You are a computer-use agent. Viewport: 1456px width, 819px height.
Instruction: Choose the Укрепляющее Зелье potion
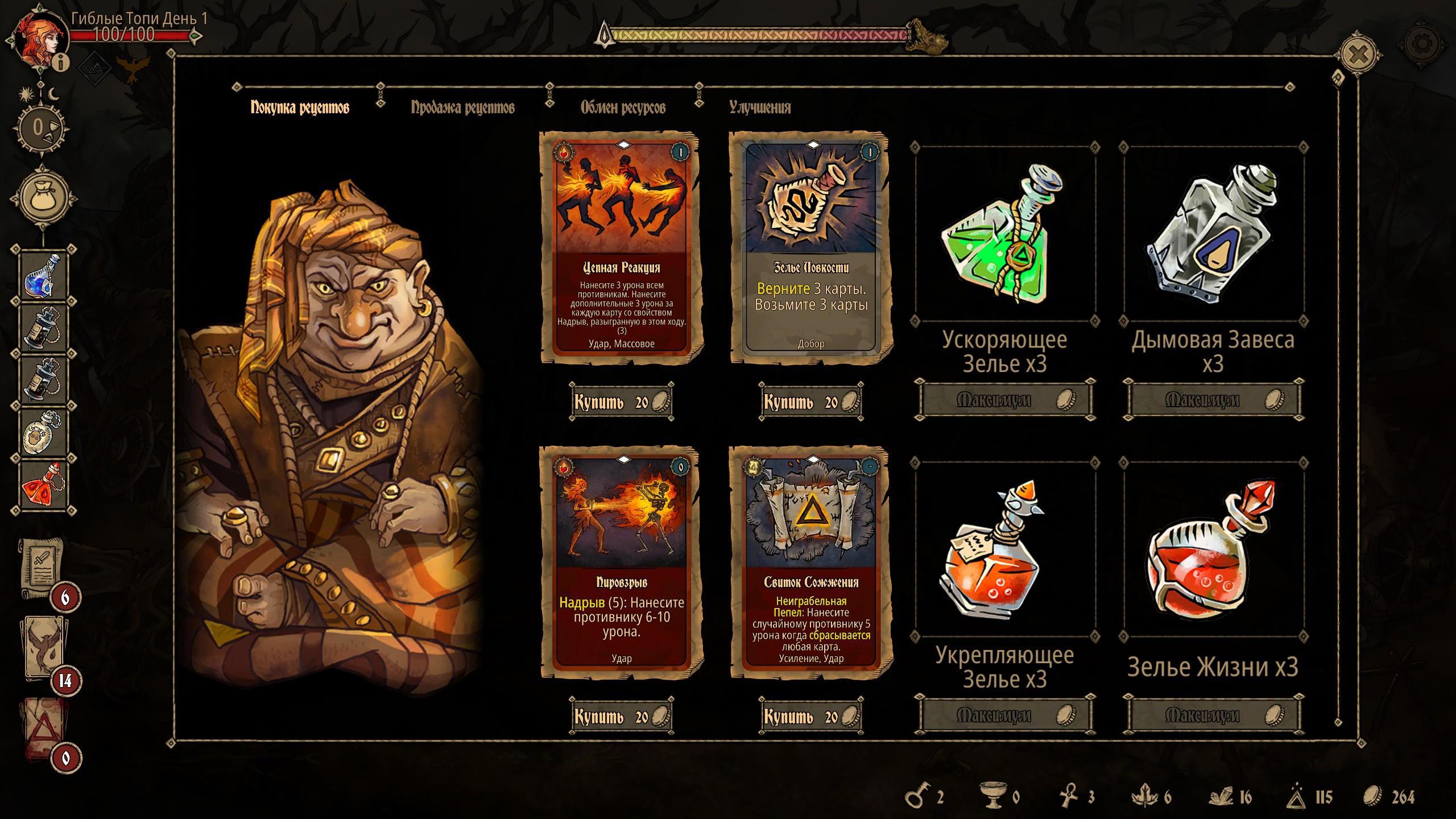(1005, 549)
